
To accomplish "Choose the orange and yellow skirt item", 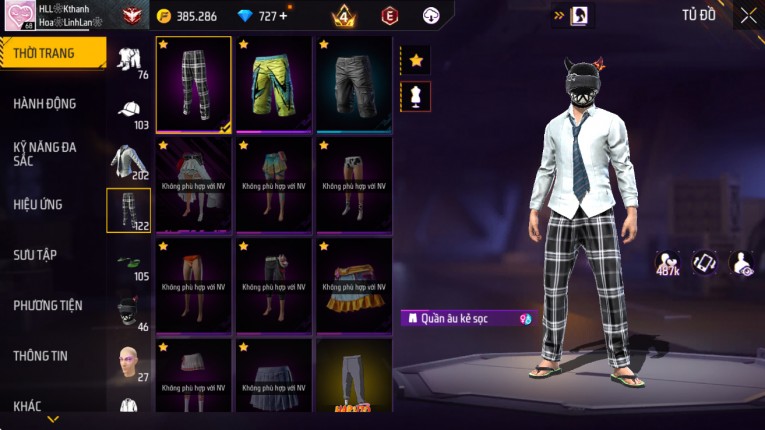I will [x=353, y=284].
